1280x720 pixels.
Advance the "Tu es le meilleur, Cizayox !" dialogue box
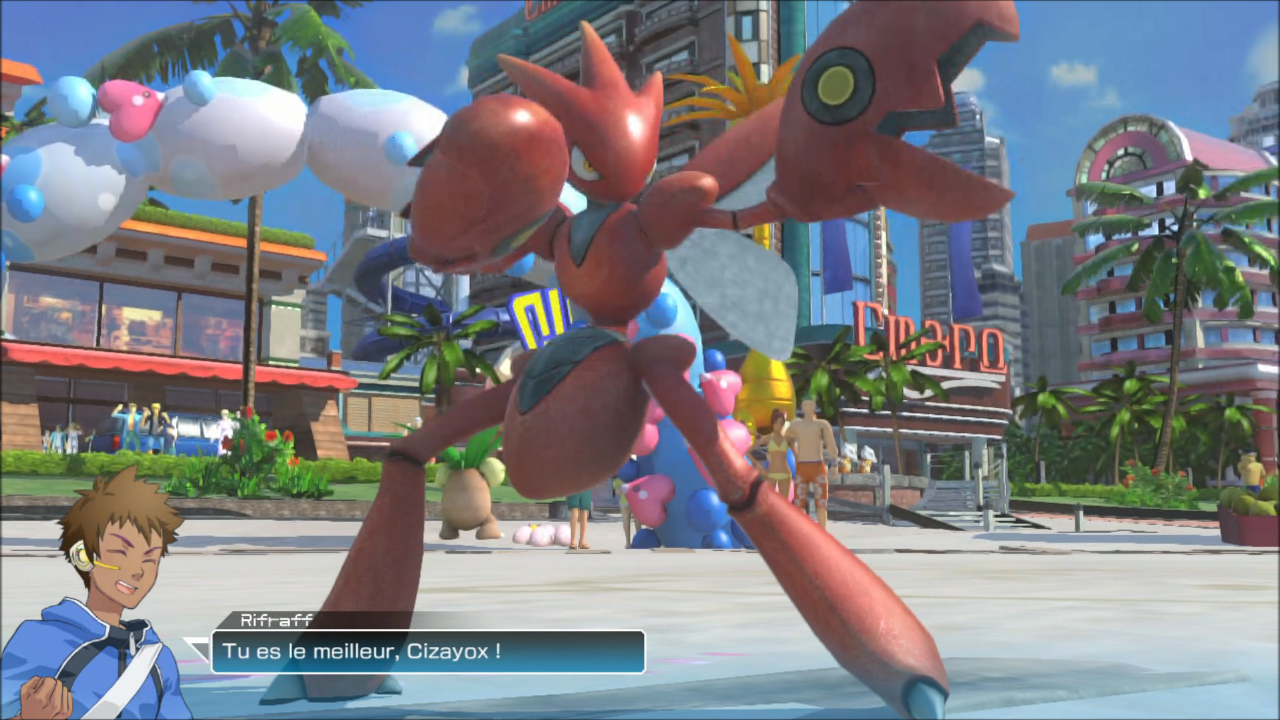coord(427,652)
